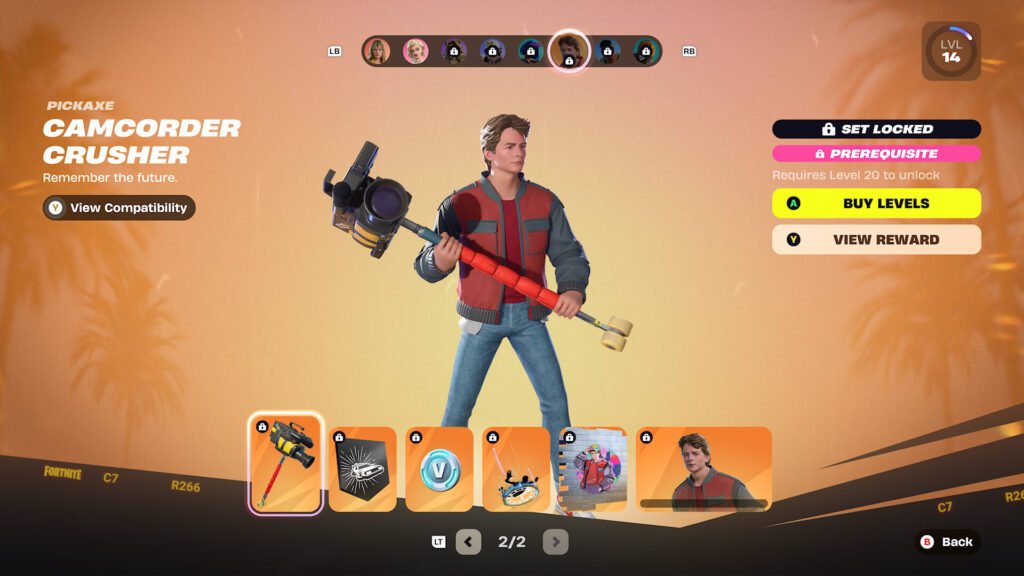Select the last locked portrait in the character row
The height and width of the screenshot is (576, 1024).
point(646,51)
